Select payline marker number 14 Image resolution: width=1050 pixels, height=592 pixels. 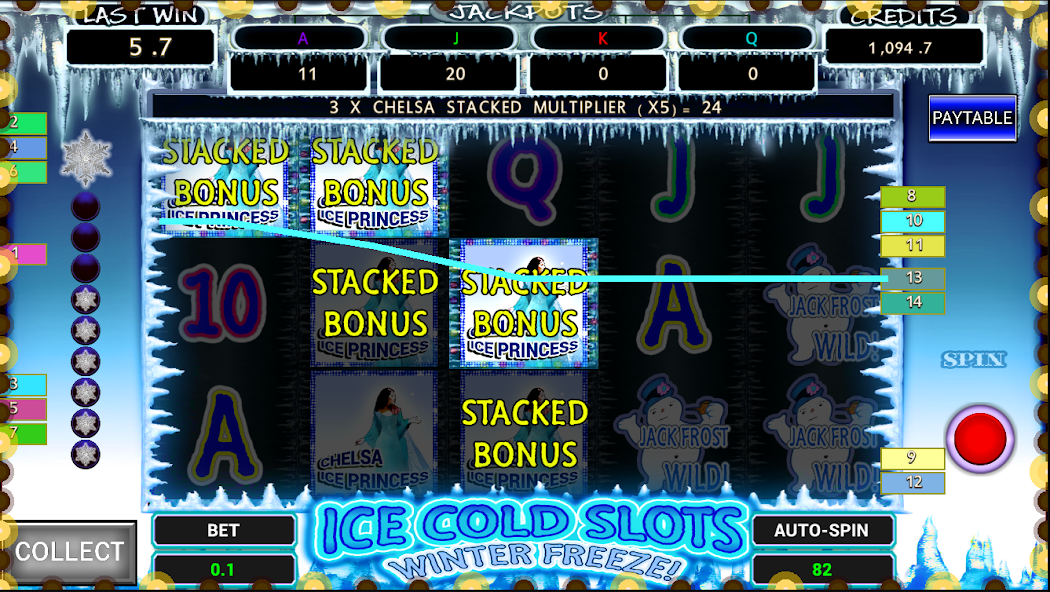tap(912, 302)
